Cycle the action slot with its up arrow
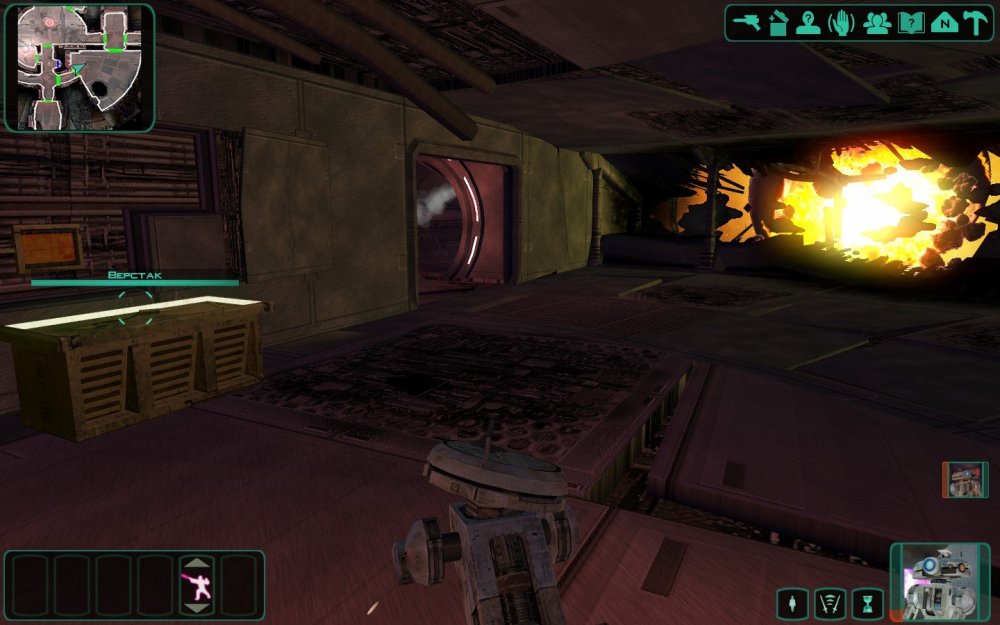Screen dimensions: 1000x625 point(196,563)
